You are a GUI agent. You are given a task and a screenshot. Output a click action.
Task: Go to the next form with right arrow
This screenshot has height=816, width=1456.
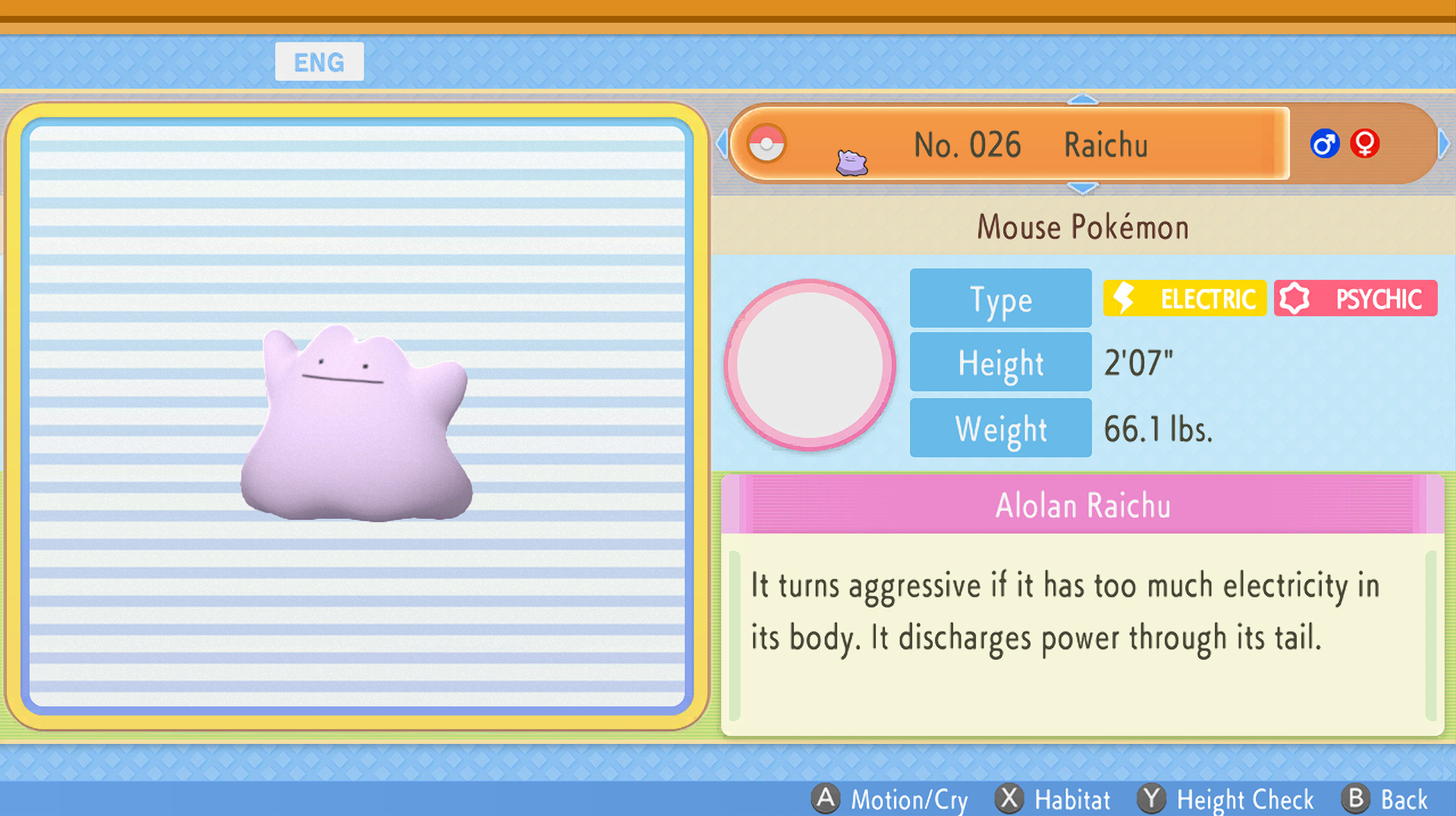click(1444, 143)
